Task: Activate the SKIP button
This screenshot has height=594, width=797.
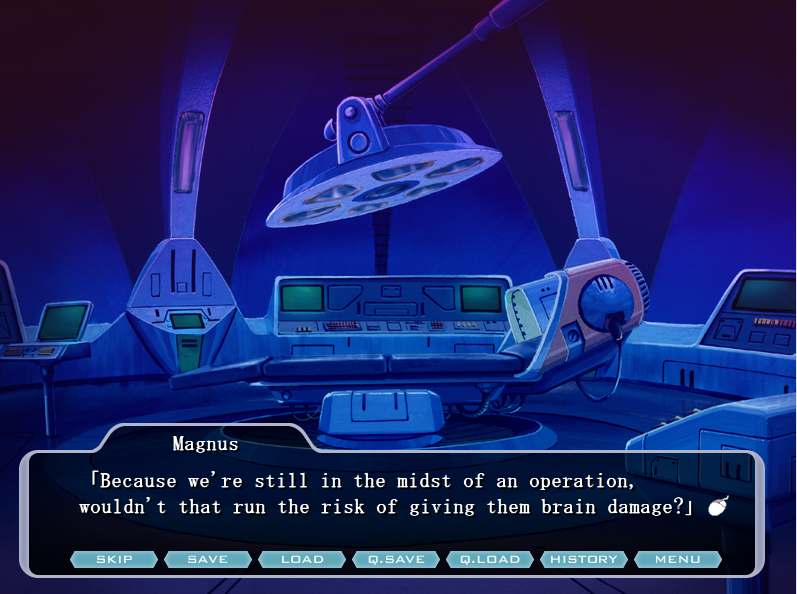Action: coord(114,559)
